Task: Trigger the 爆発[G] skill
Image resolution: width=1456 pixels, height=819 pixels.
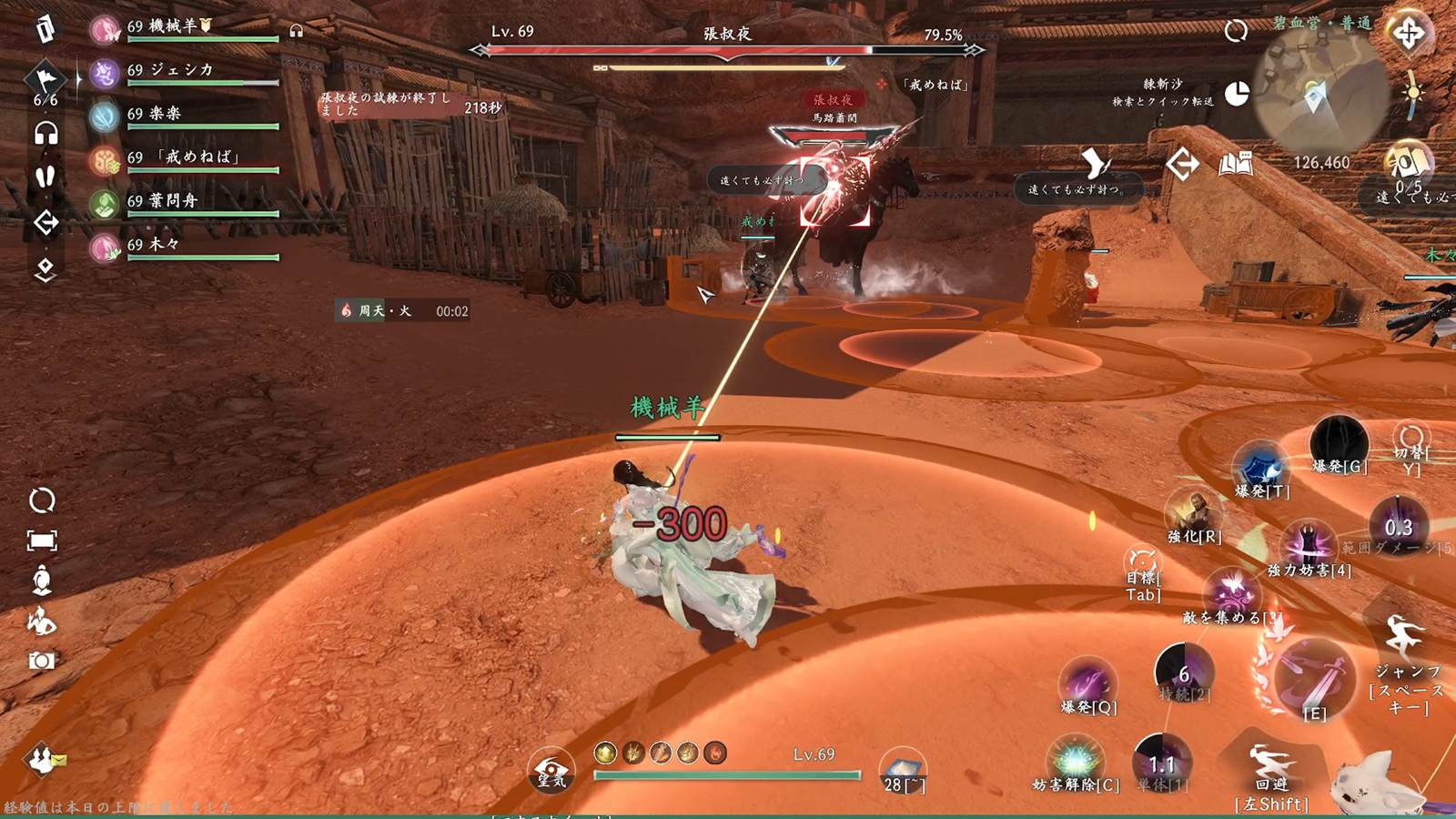Action: click(1339, 442)
